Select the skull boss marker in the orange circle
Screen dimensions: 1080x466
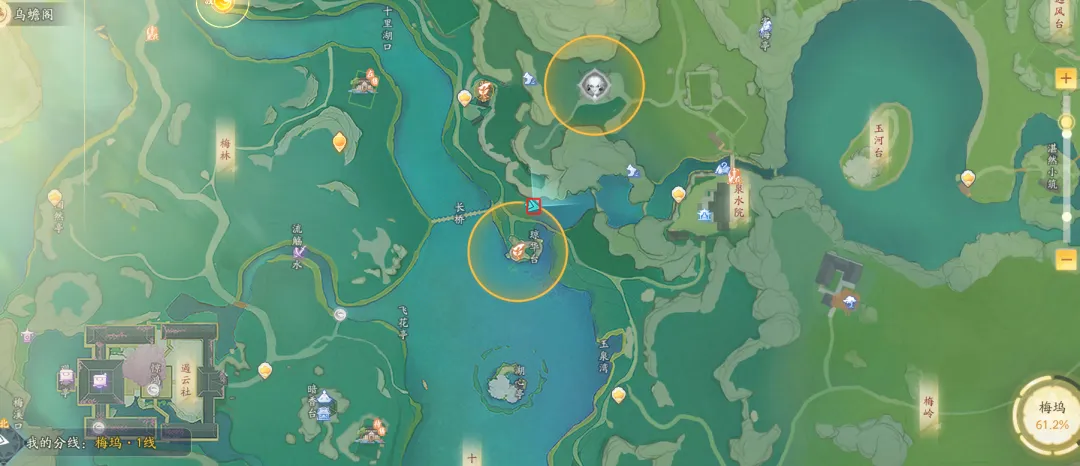coord(594,87)
